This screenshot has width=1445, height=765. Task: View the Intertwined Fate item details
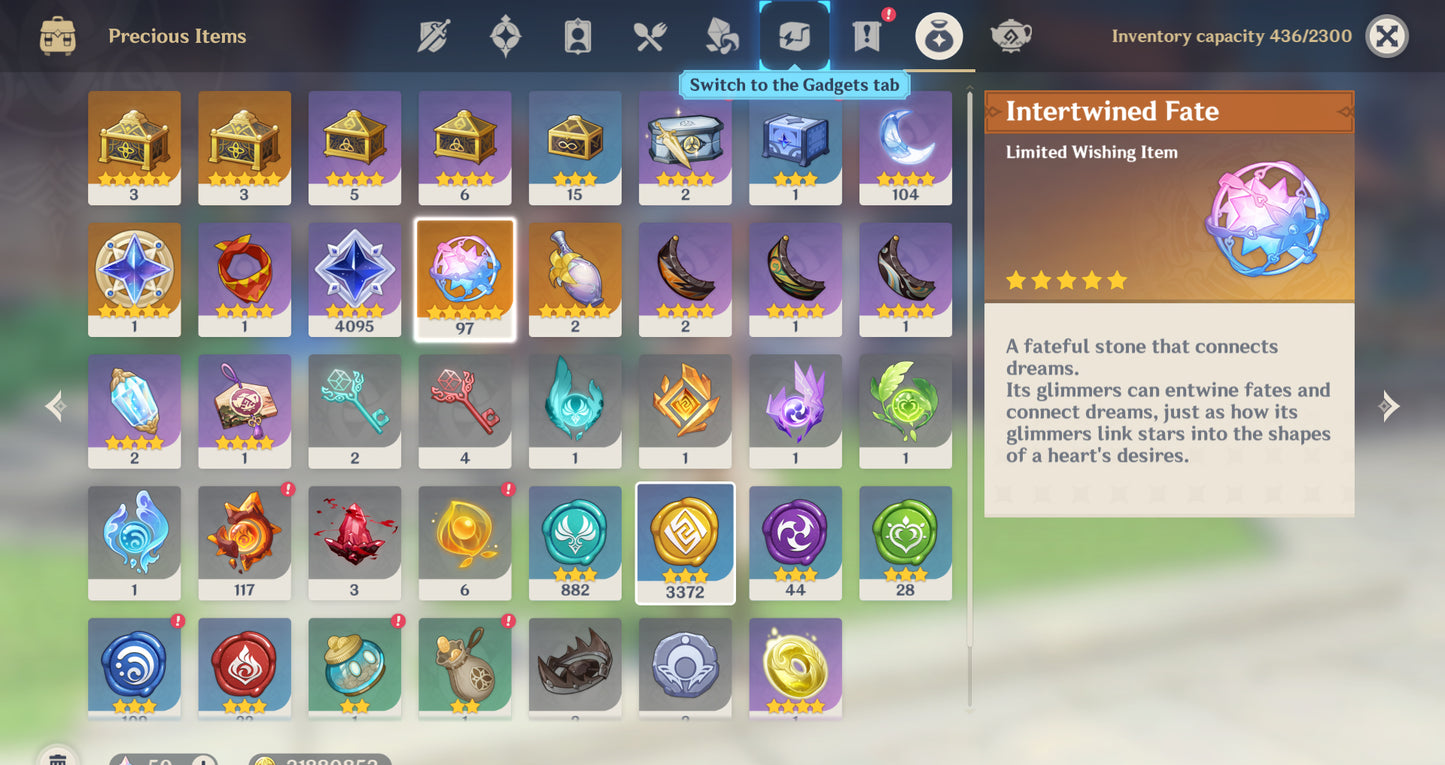pos(465,278)
